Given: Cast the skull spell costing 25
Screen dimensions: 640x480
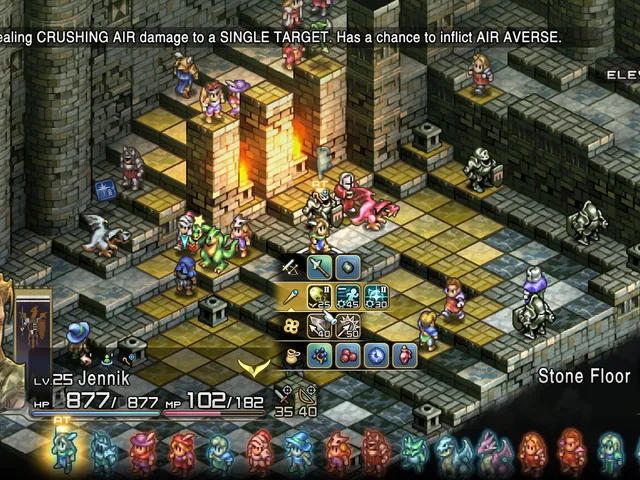Looking at the screenshot, I should (x=319, y=296).
